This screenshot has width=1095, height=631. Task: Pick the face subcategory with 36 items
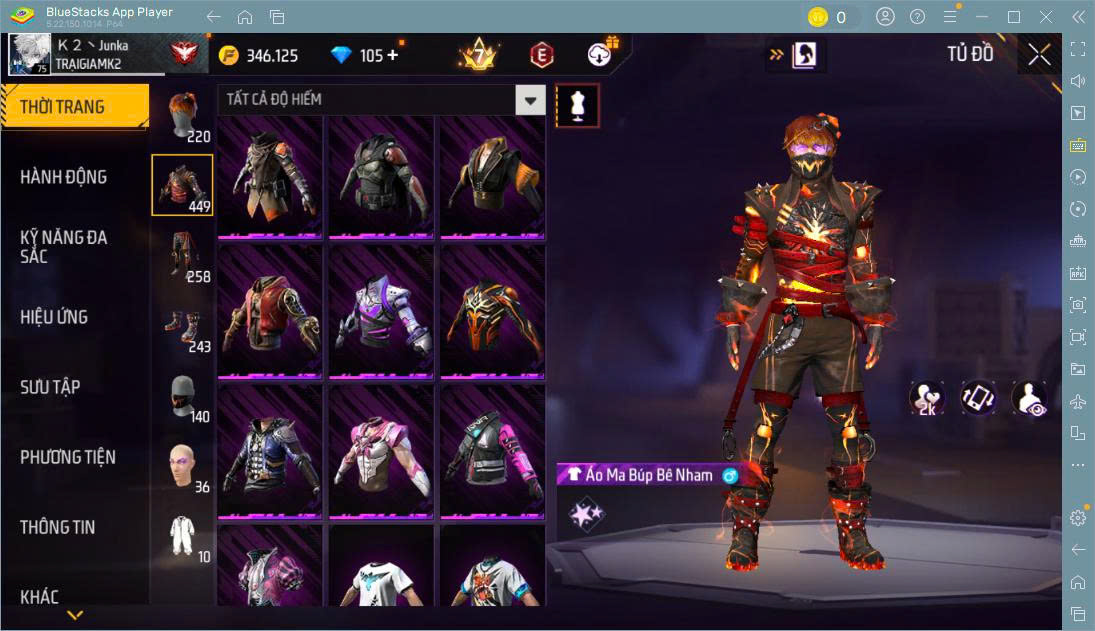point(183,466)
